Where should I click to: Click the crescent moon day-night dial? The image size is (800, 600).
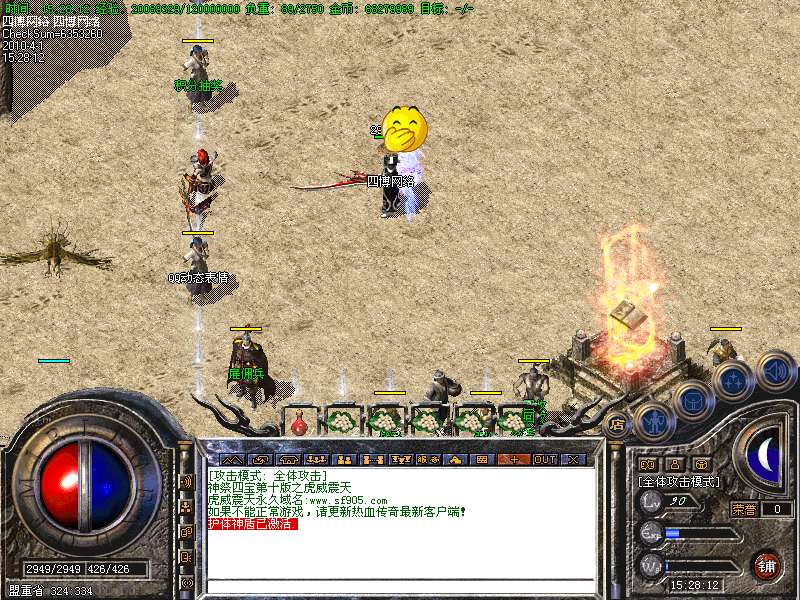[x=765, y=456]
